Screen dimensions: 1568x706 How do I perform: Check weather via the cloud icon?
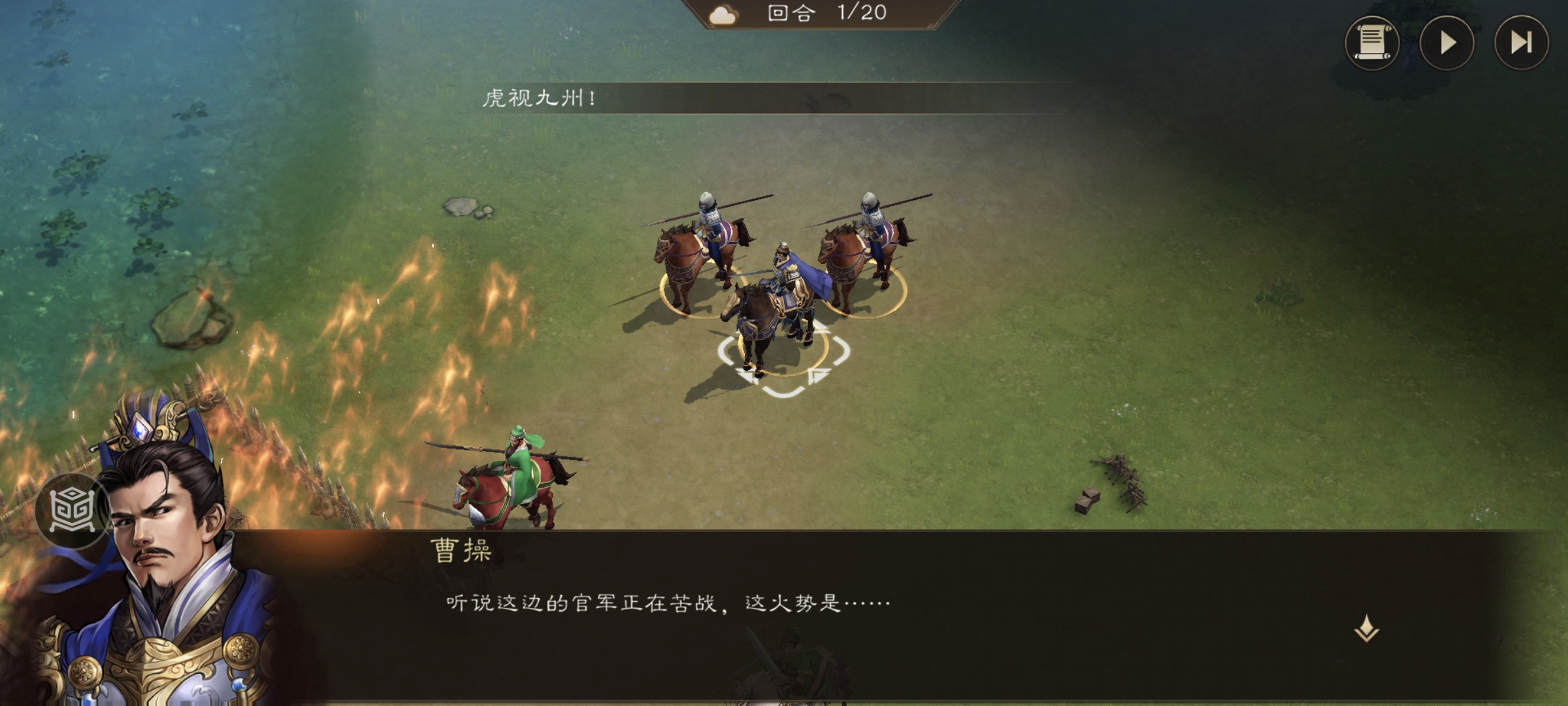pos(723,15)
